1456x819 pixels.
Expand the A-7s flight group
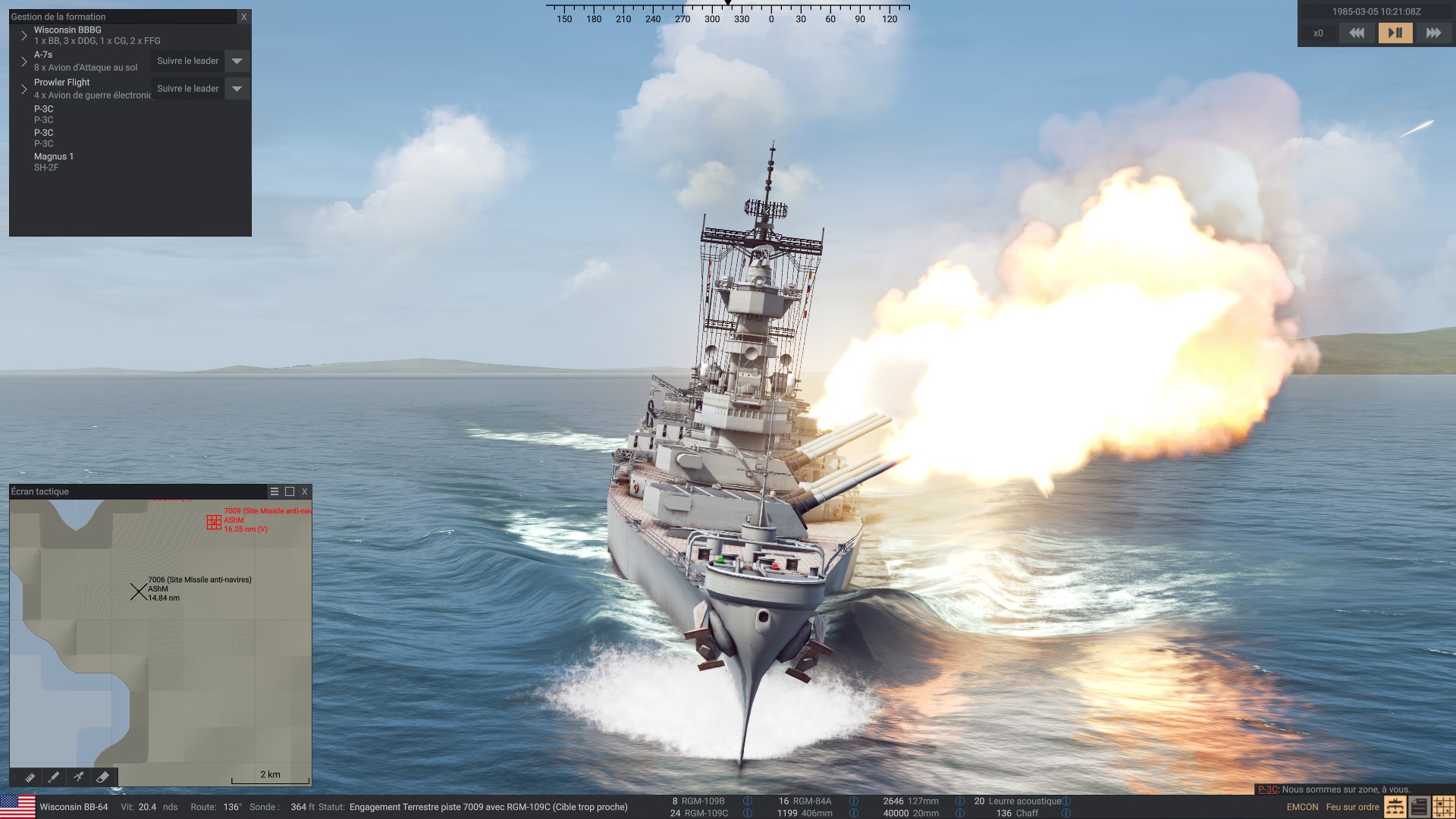[x=24, y=61]
